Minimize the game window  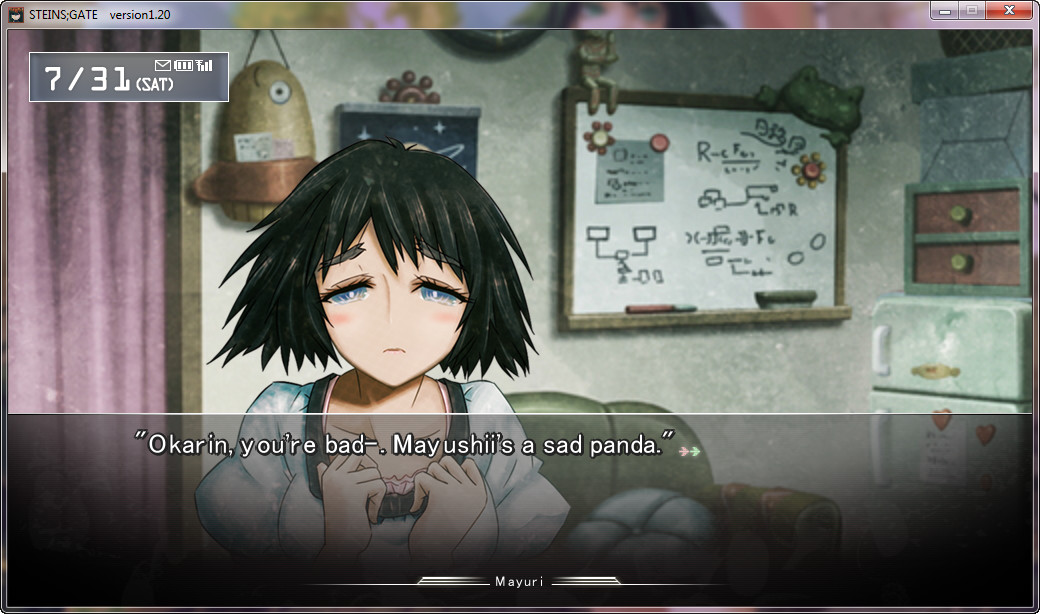tap(944, 10)
